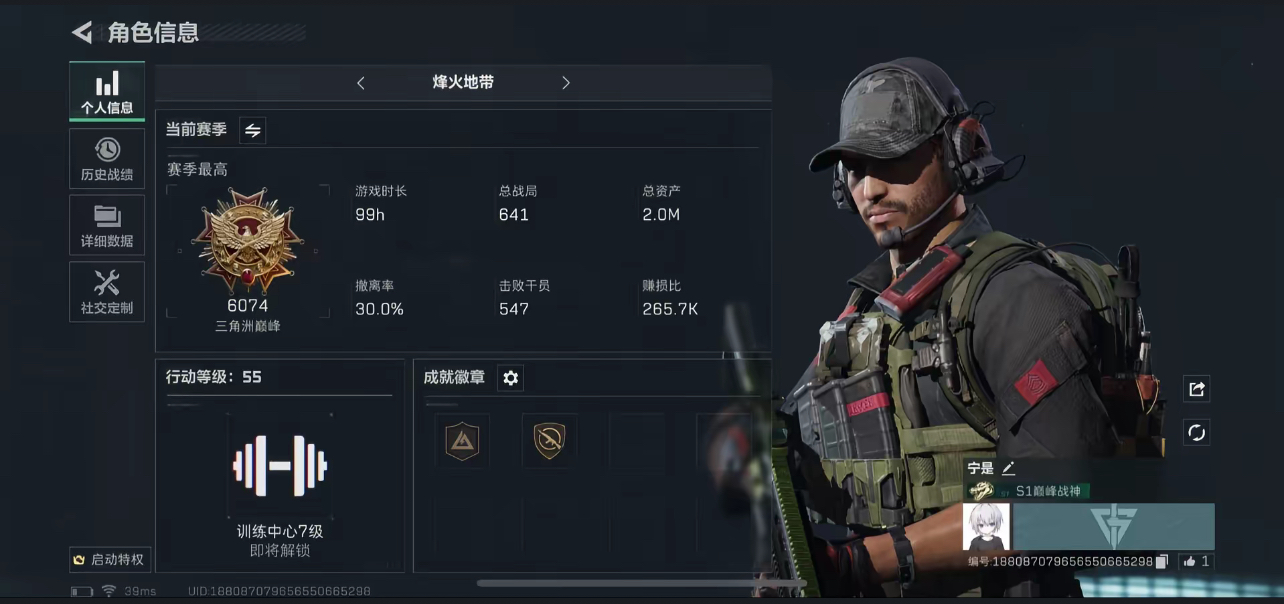Open the white-haired player avatar
The image size is (1284, 604).
pyautogui.click(x=986, y=526)
